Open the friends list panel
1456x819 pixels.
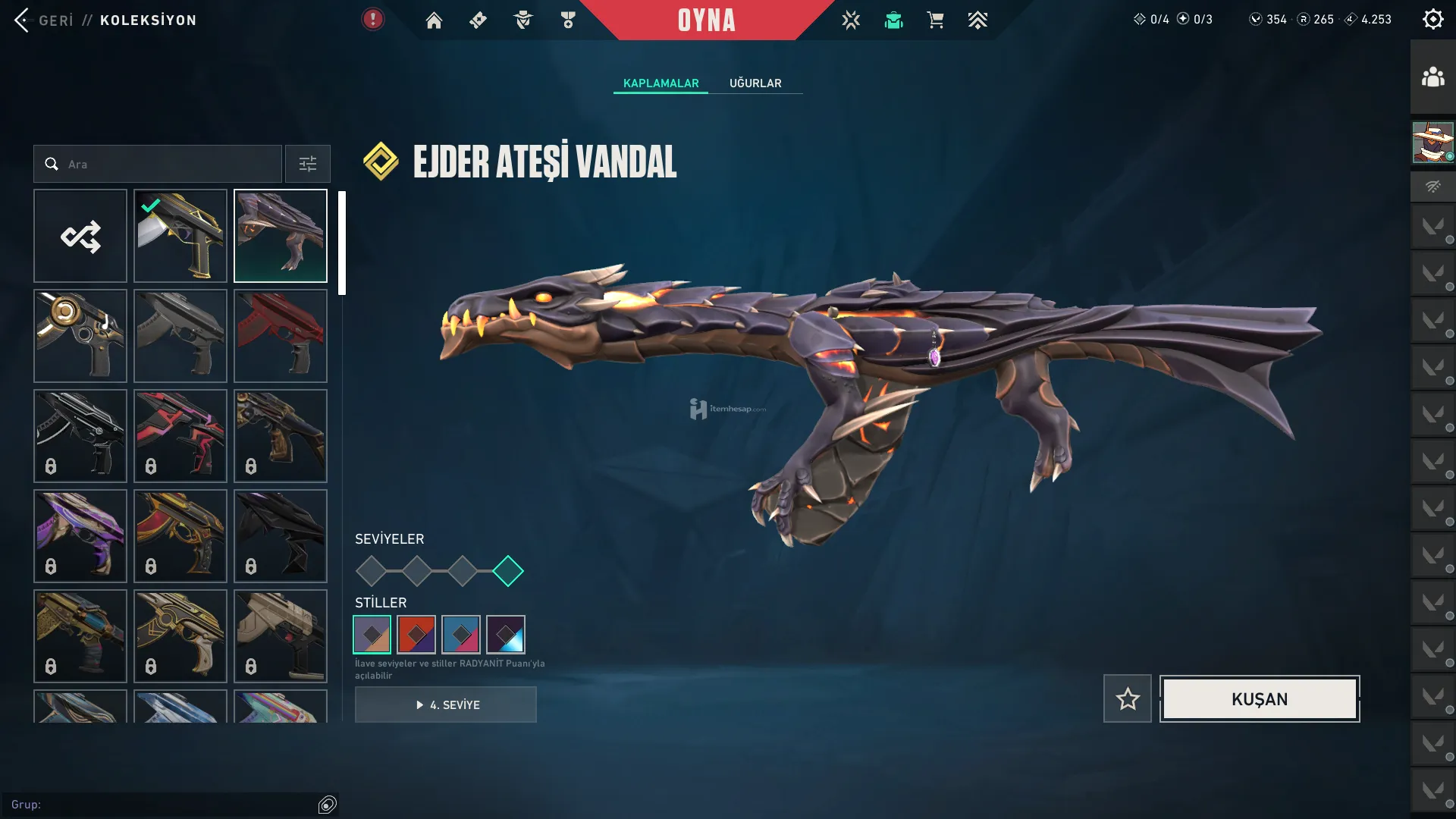[1432, 77]
